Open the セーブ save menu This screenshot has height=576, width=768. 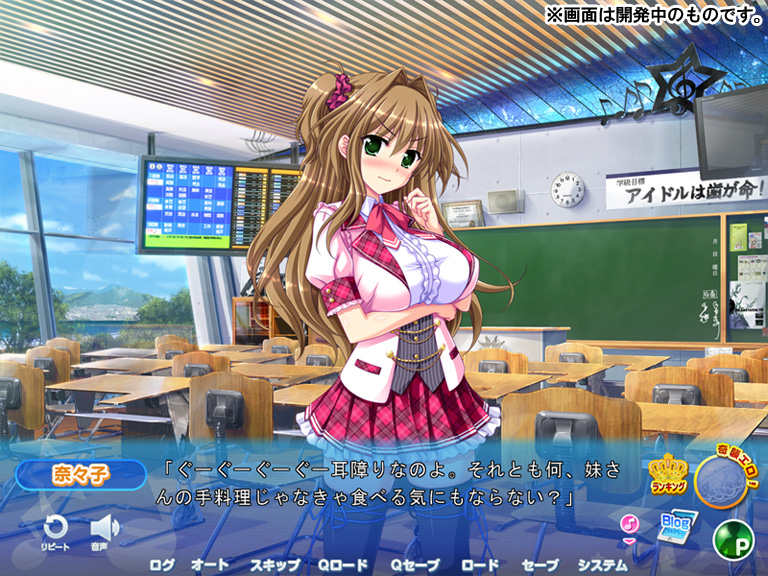coord(540,564)
